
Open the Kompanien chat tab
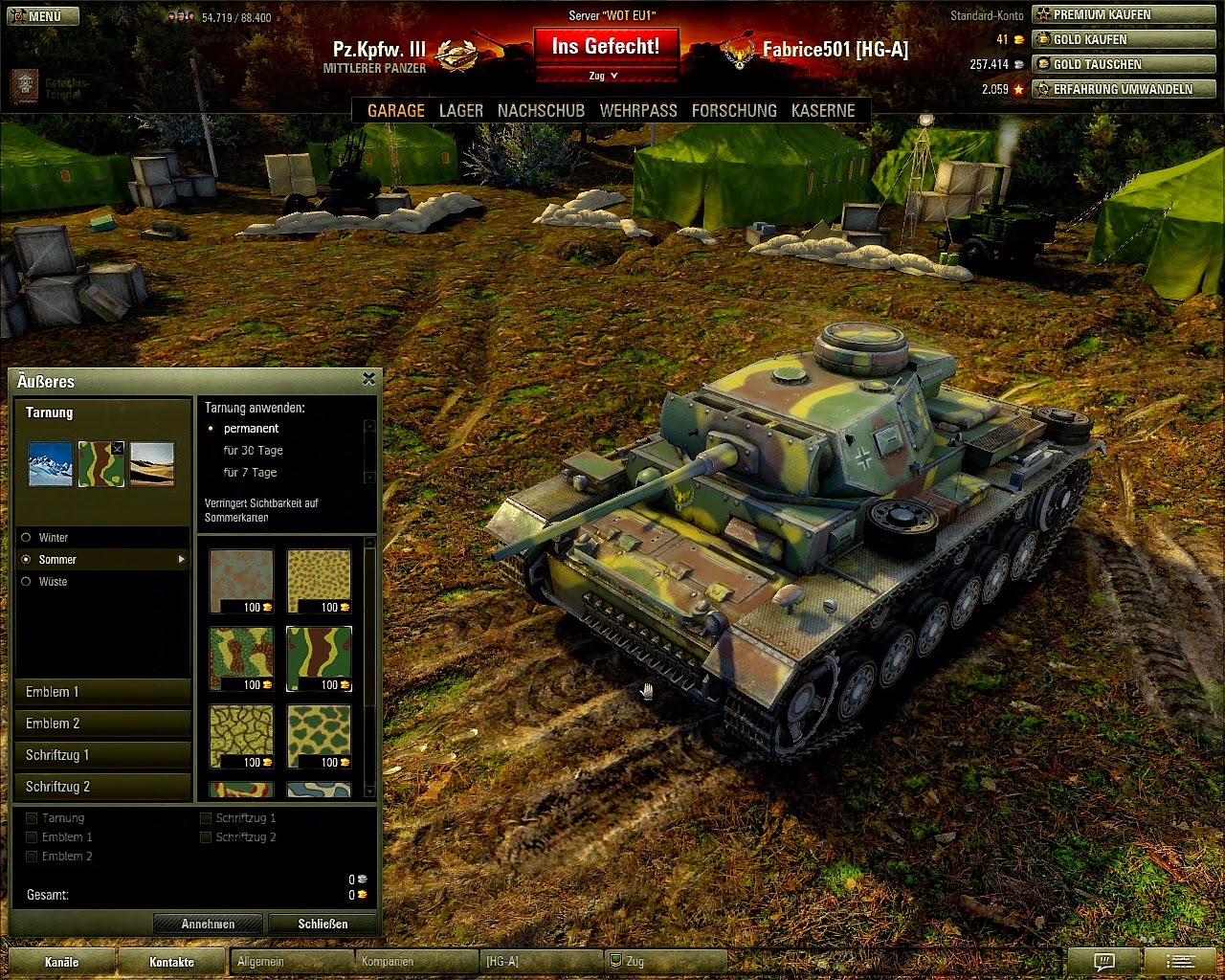(x=389, y=961)
